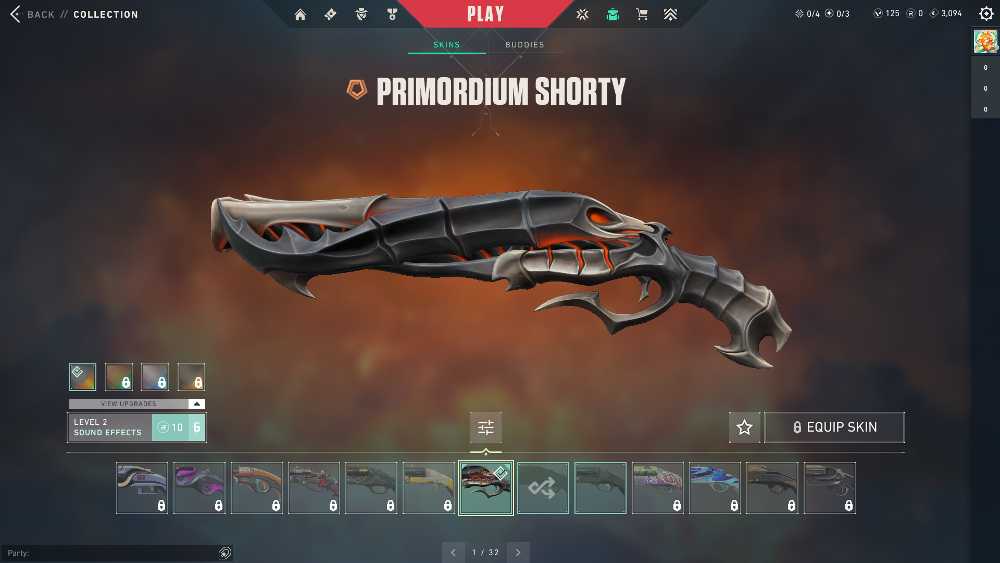1000x563 pixels.
Task: Click the red PLAY button
Action: (x=486, y=15)
